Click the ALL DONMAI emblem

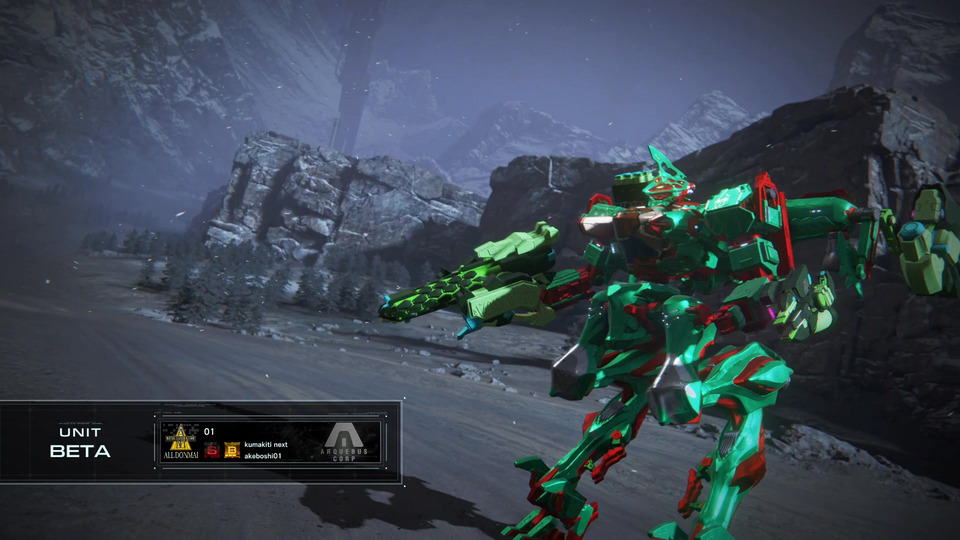[x=181, y=441]
